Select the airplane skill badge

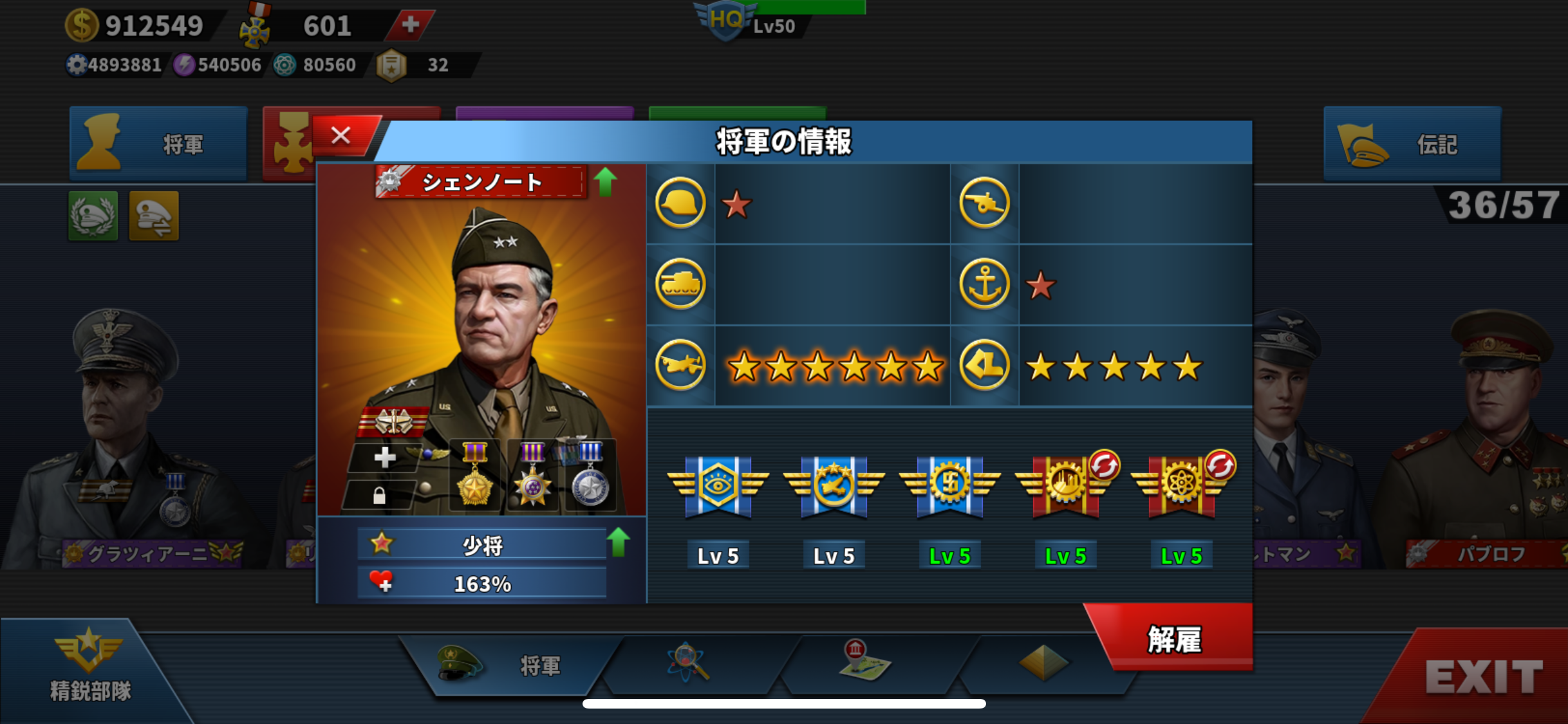[834, 487]
